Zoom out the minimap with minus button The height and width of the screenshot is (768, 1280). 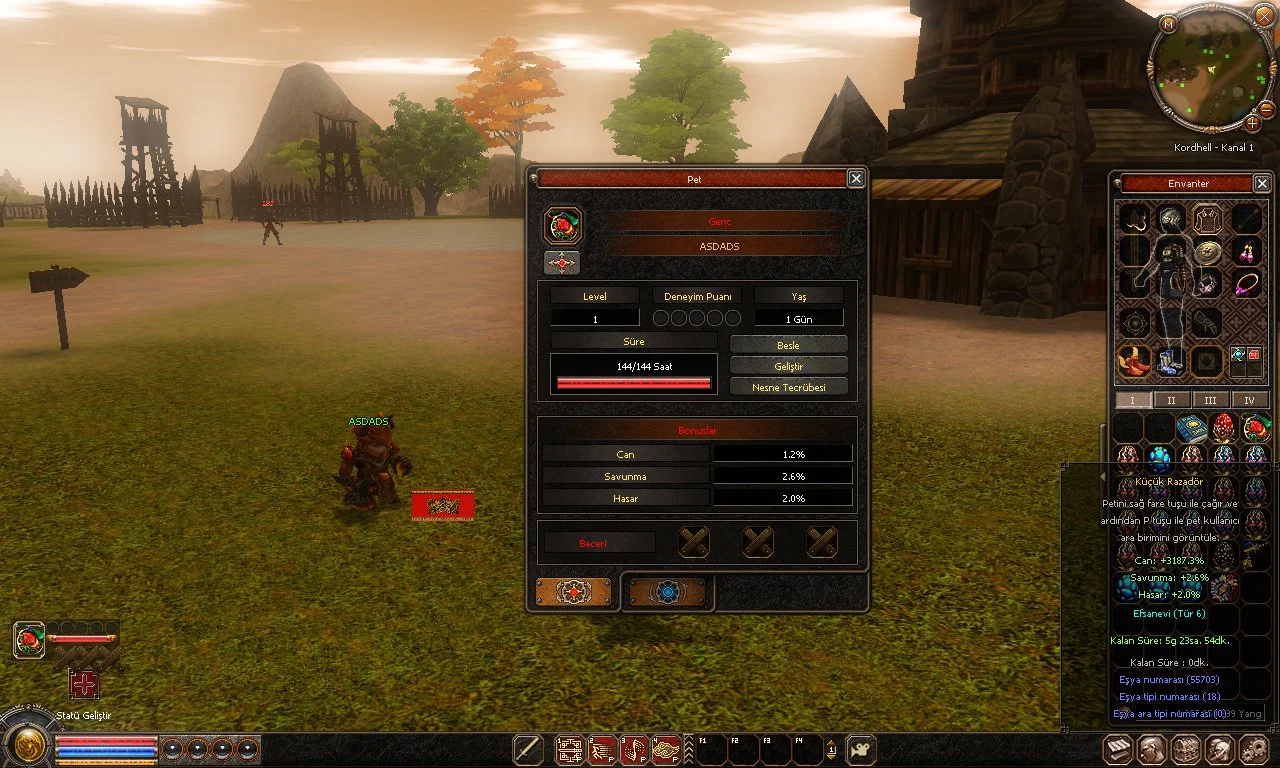[1267, 108]
